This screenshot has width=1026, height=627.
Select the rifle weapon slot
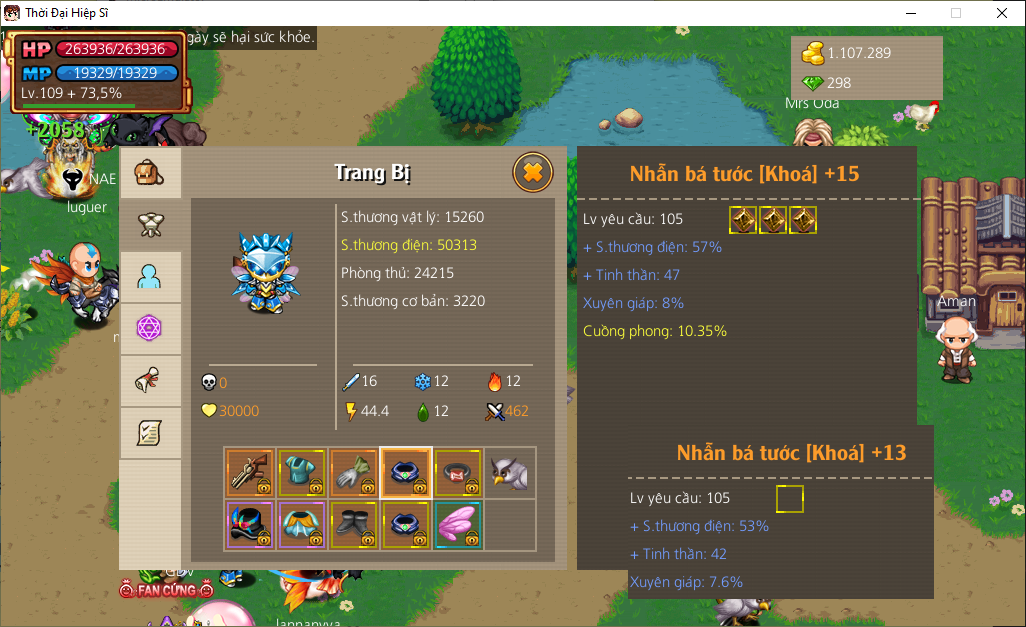coord(250,473)
